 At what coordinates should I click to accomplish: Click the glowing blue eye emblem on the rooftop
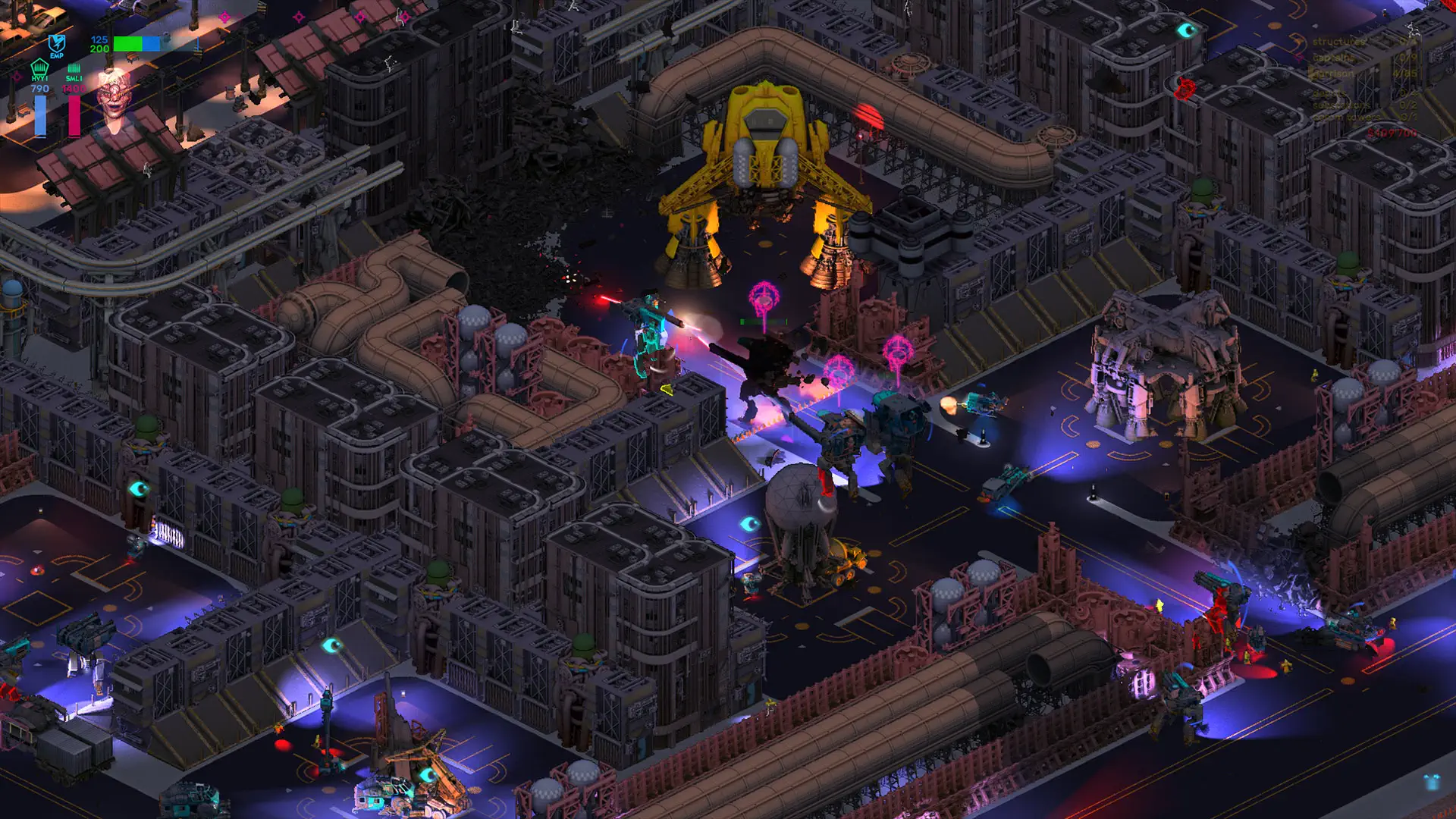point(751,522)
